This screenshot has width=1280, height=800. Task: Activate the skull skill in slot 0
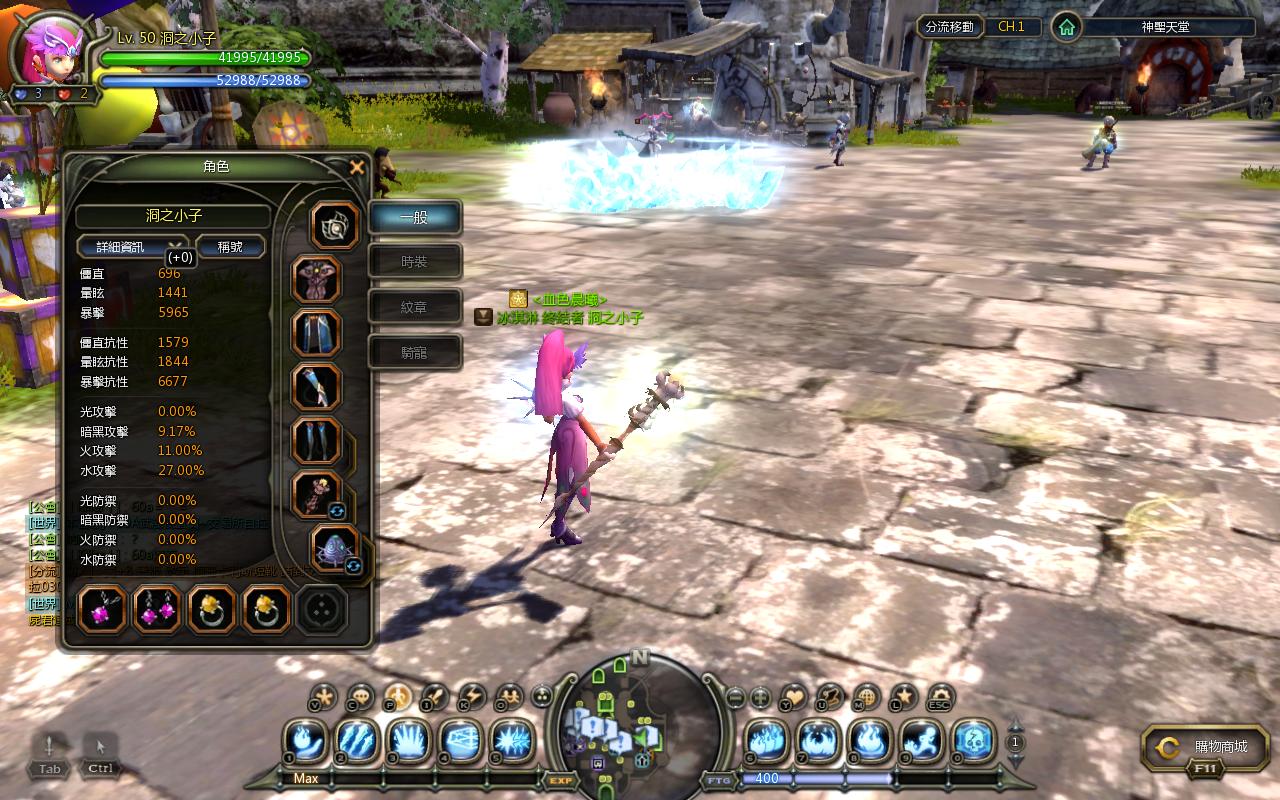click(x=973, y=740)
